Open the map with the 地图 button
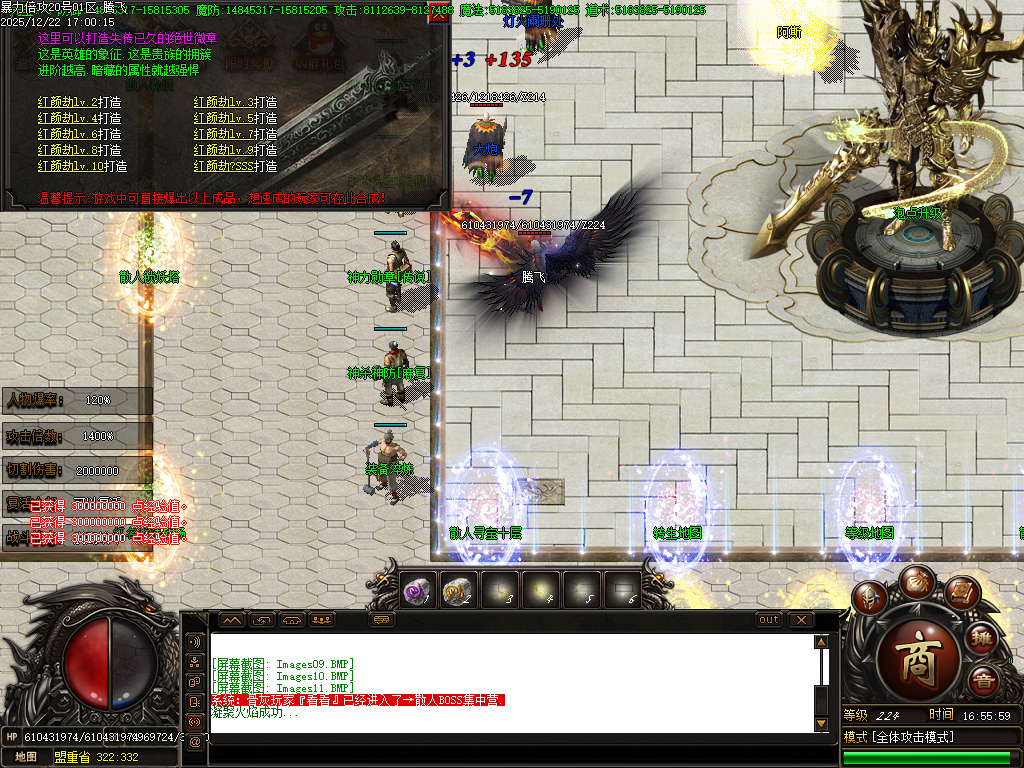1024x768 pixels. pyautogui.click(x=25, y=757)
